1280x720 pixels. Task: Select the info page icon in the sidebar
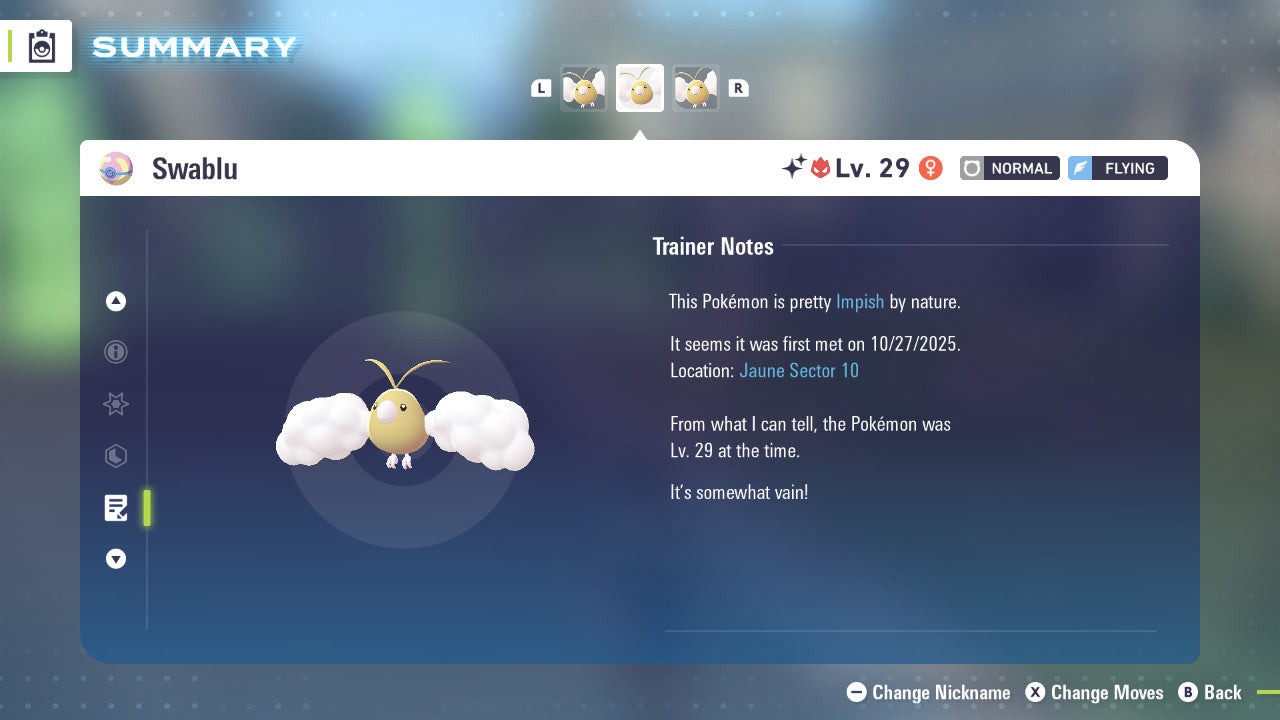(116, 352)
